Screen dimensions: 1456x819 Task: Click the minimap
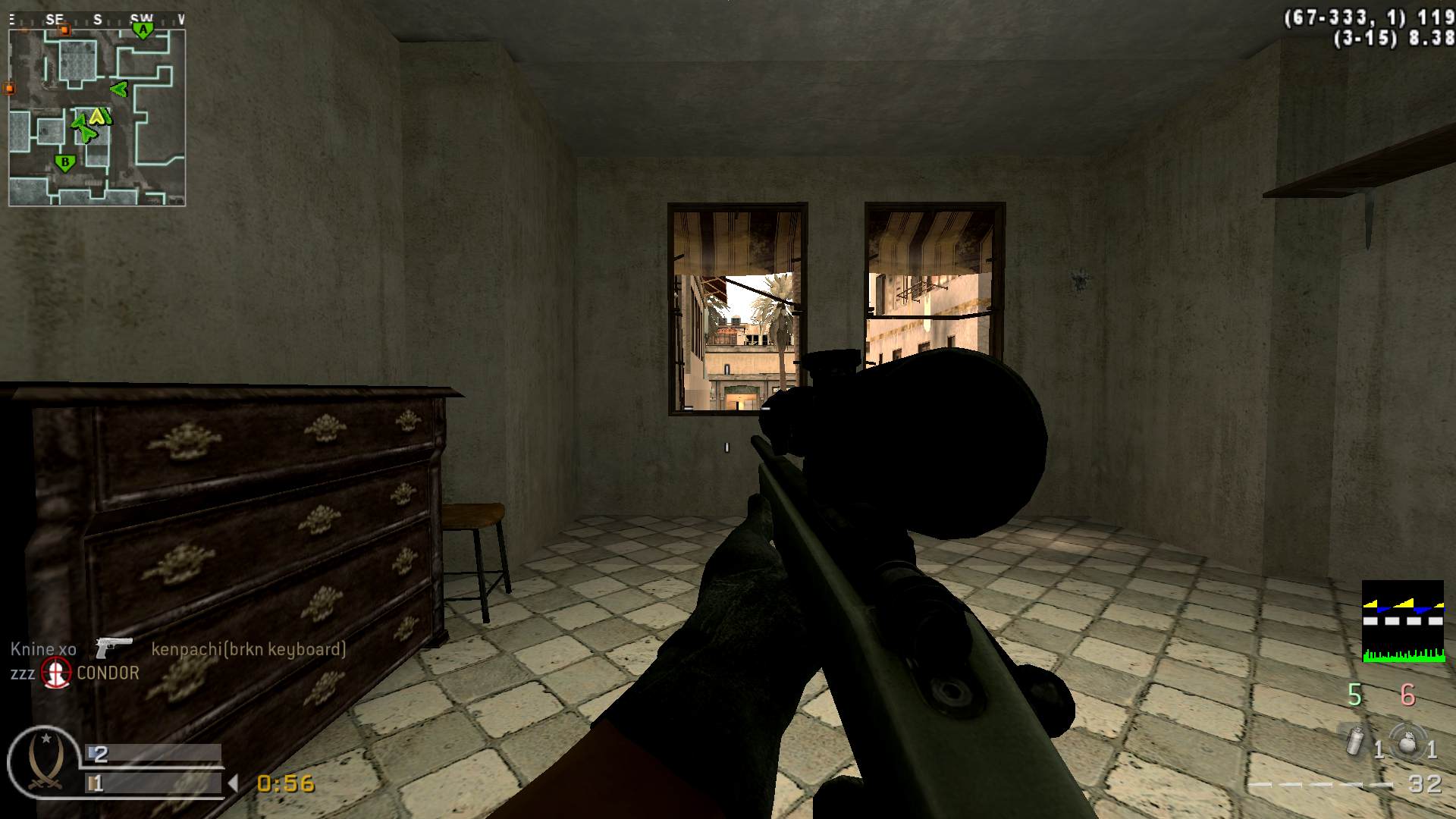tap(97, 118)
